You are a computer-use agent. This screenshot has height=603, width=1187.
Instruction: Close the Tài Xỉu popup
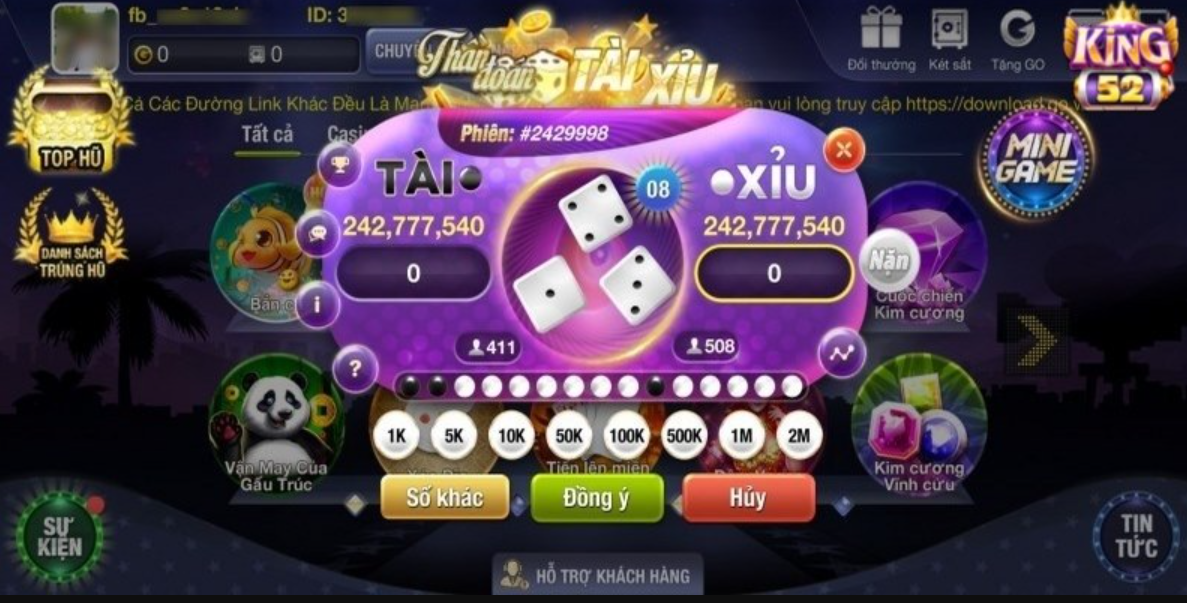[x=844, y=151]
